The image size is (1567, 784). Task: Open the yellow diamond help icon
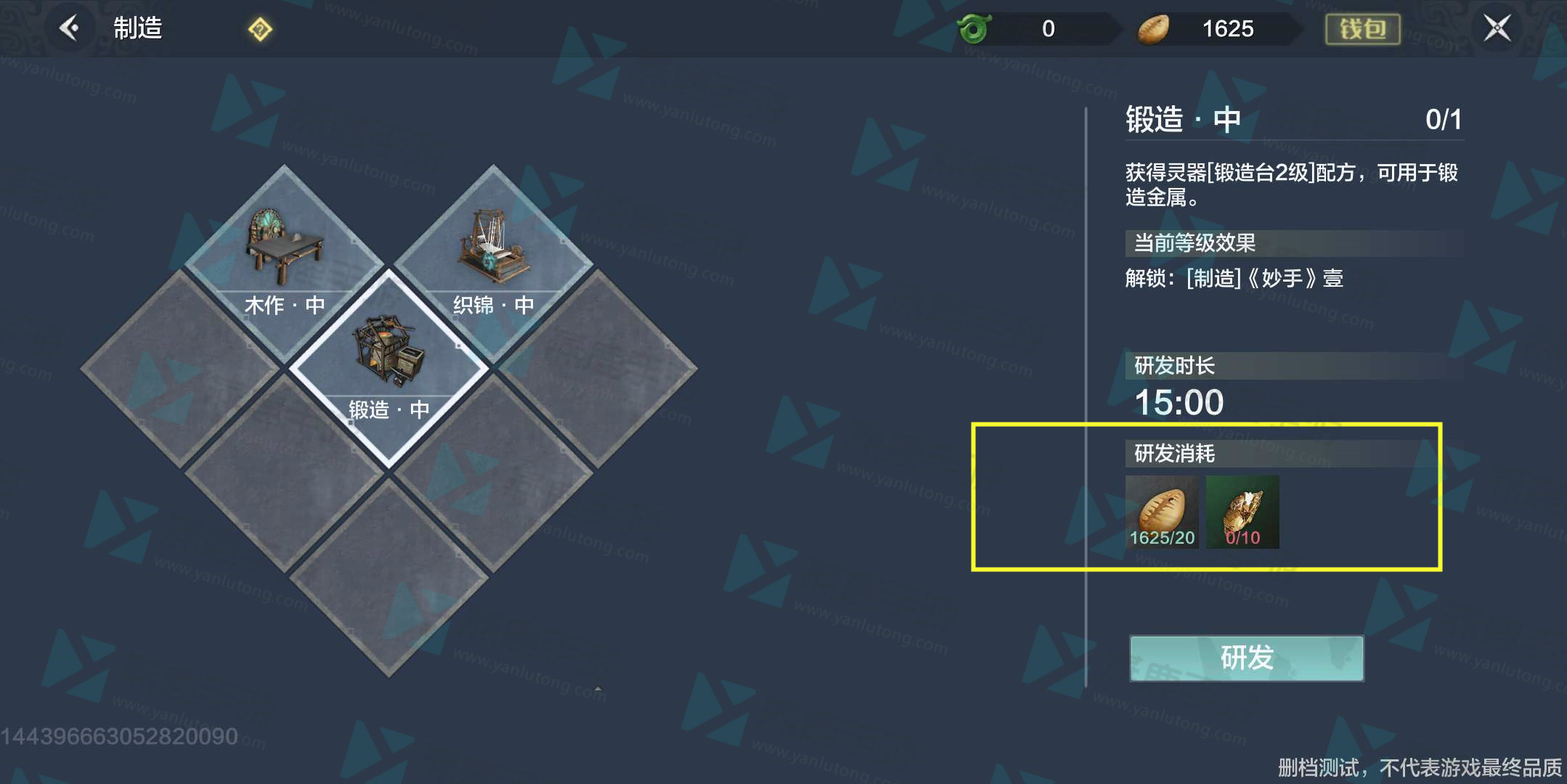(x=260, y=30)
